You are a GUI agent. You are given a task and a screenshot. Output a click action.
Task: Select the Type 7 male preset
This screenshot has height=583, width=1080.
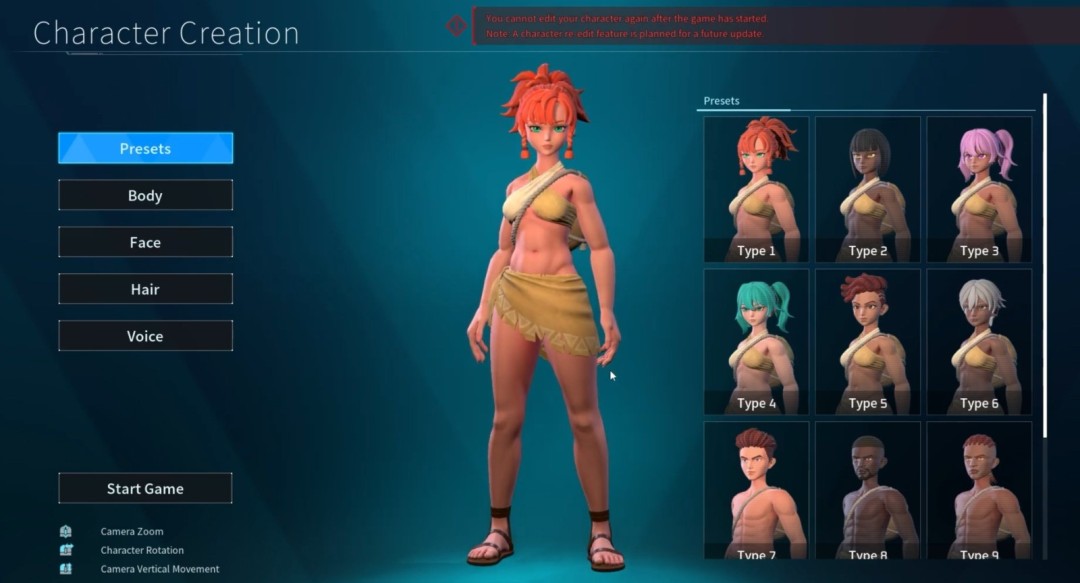tap(756, 490)
